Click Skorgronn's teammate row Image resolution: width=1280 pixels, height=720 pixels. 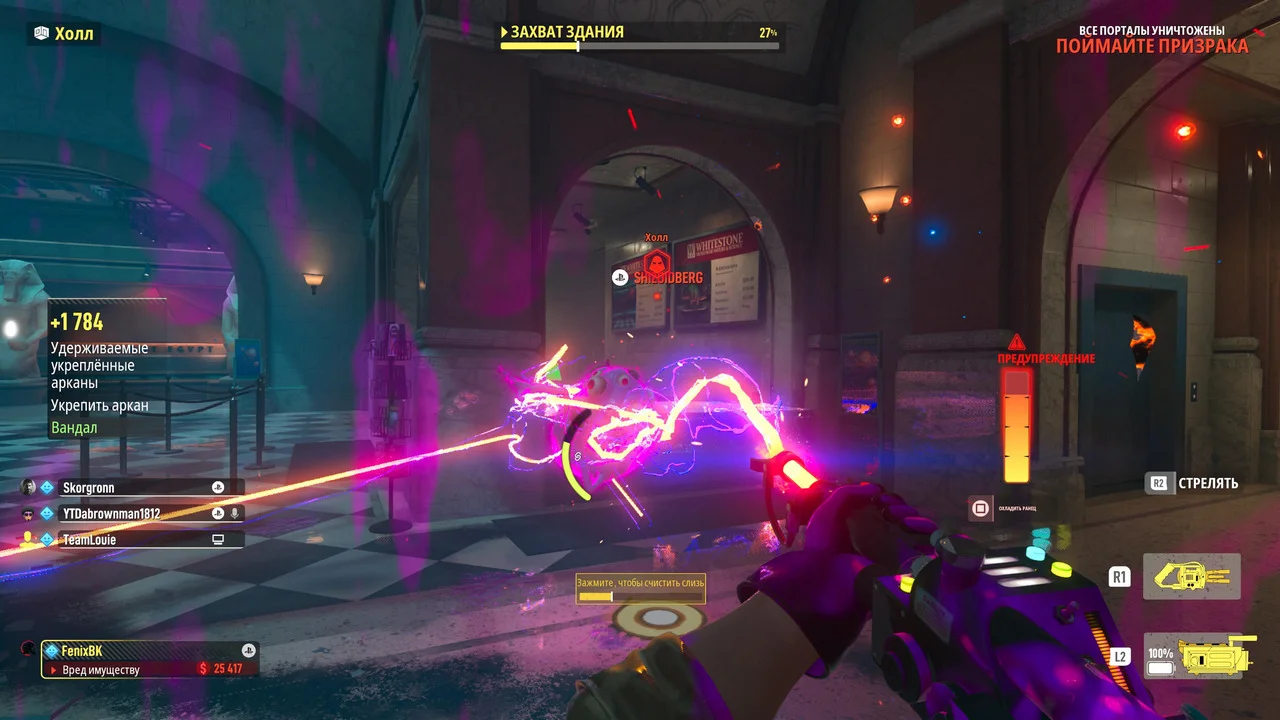pos(131,488)
